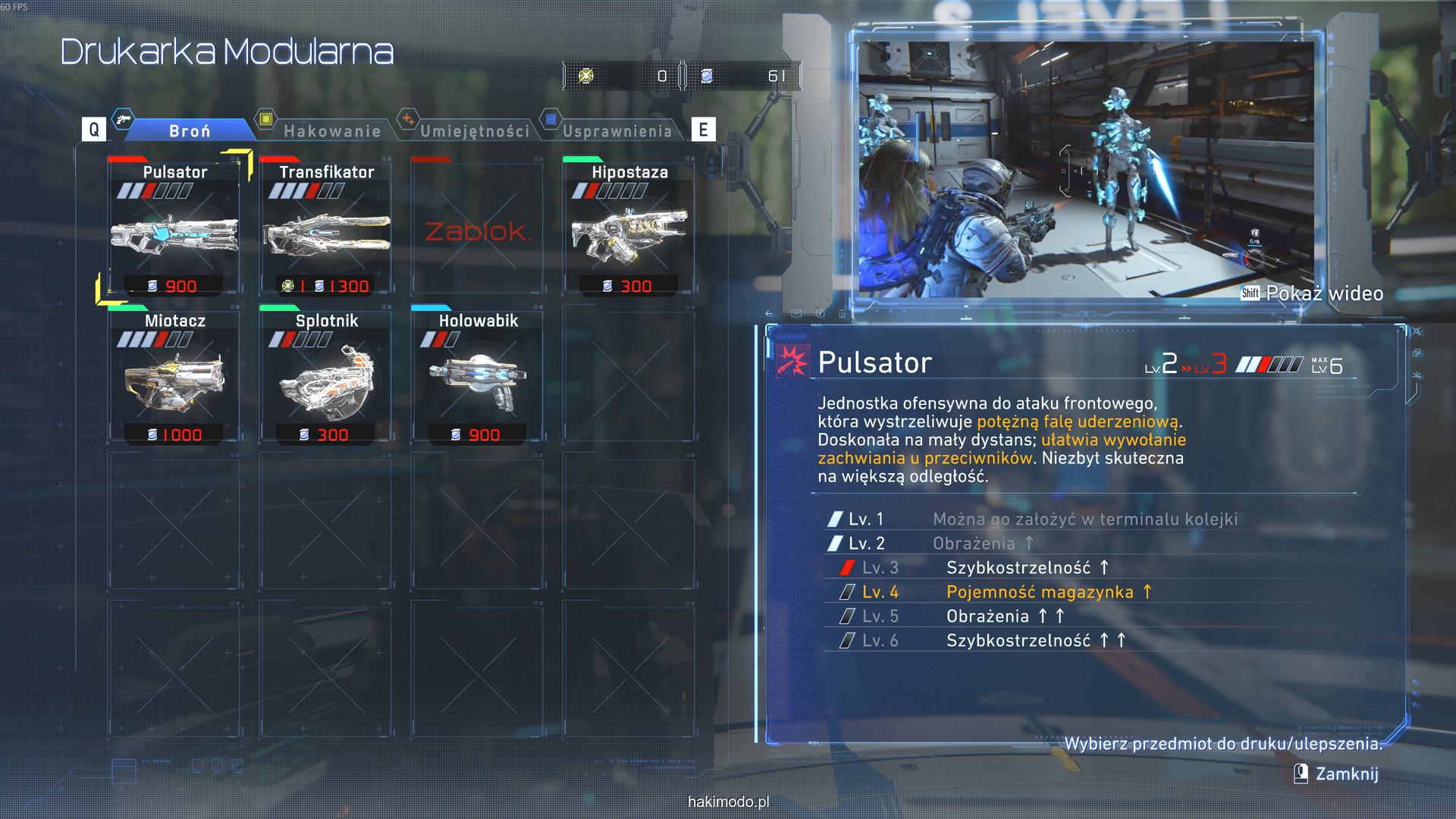Viewport: 1456px width, 819px height.
Task: Pick the Hipostaza weapon slot
Action: (629, 227)
